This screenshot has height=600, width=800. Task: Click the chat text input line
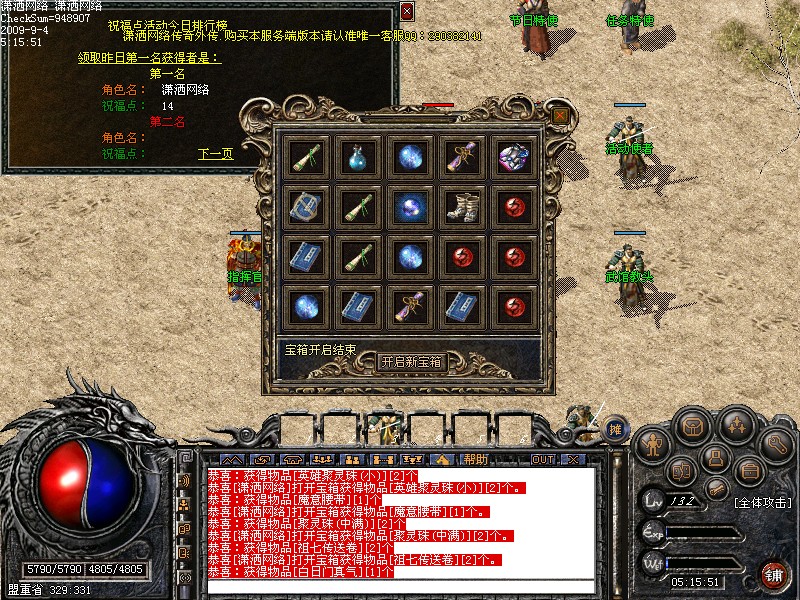(400, 587)
